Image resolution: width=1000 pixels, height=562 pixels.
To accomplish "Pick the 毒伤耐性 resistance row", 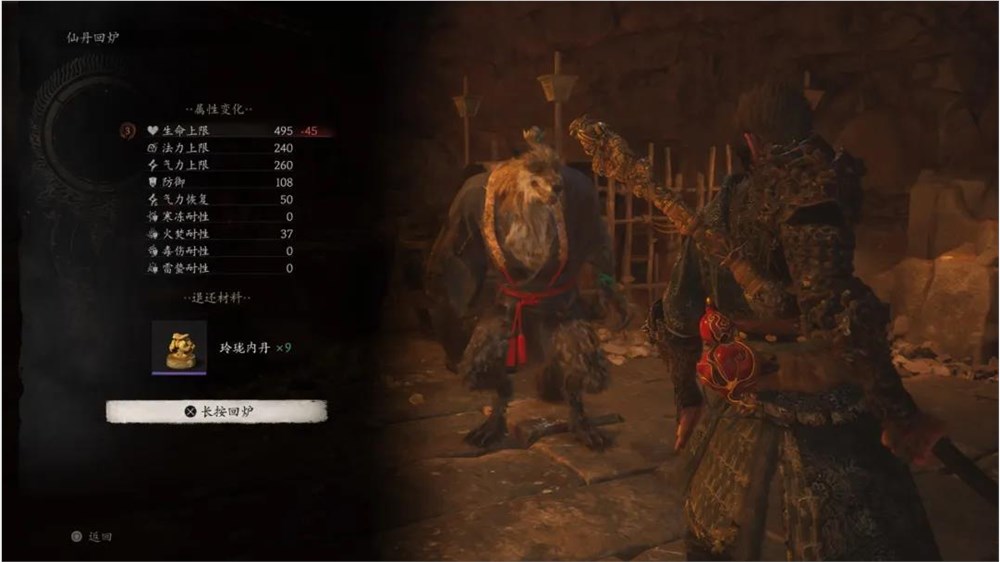I will 220,251.
